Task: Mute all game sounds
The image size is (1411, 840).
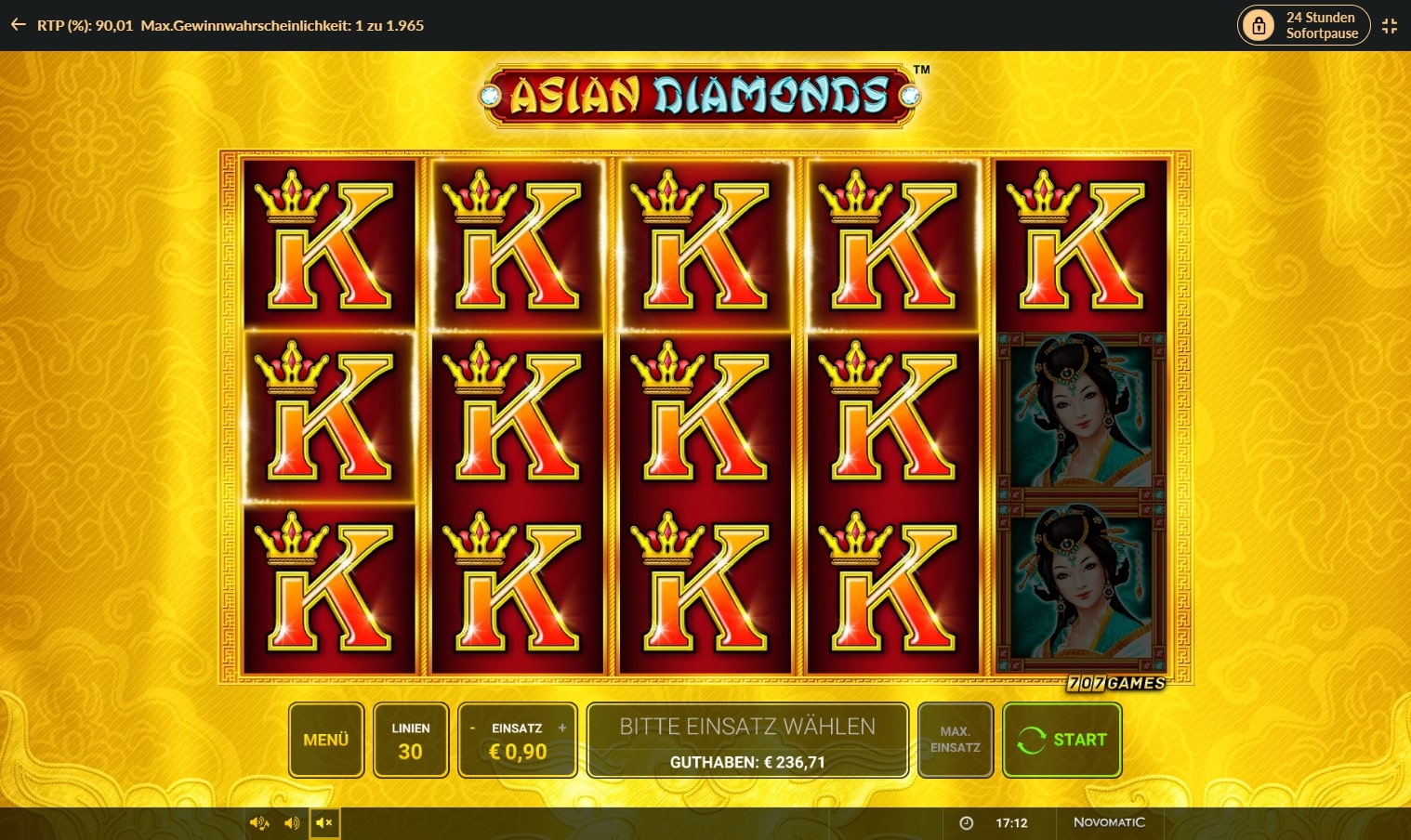Action: click(x=323, y=822)
